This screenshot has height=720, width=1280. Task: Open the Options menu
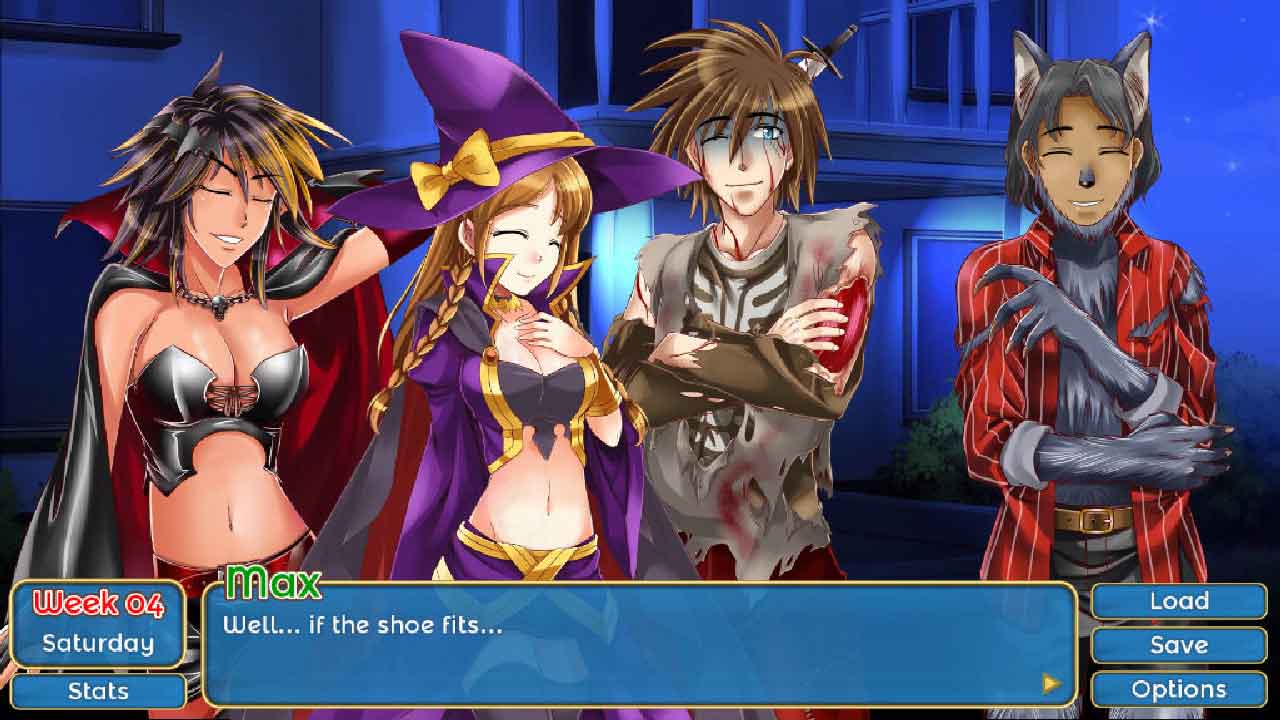pos(1179,689)
